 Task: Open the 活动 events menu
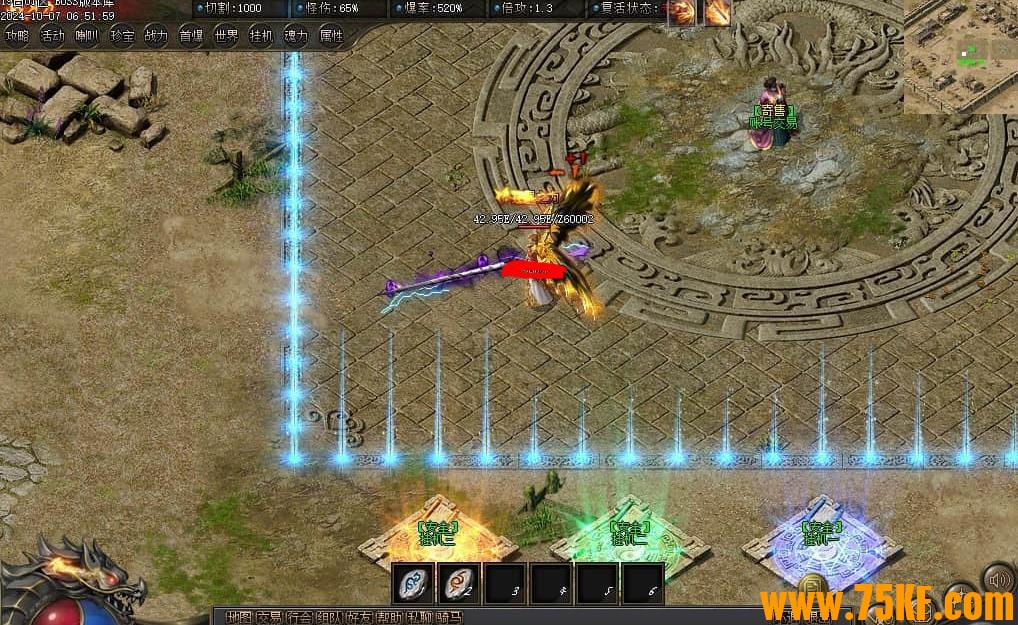coord(52,36)
